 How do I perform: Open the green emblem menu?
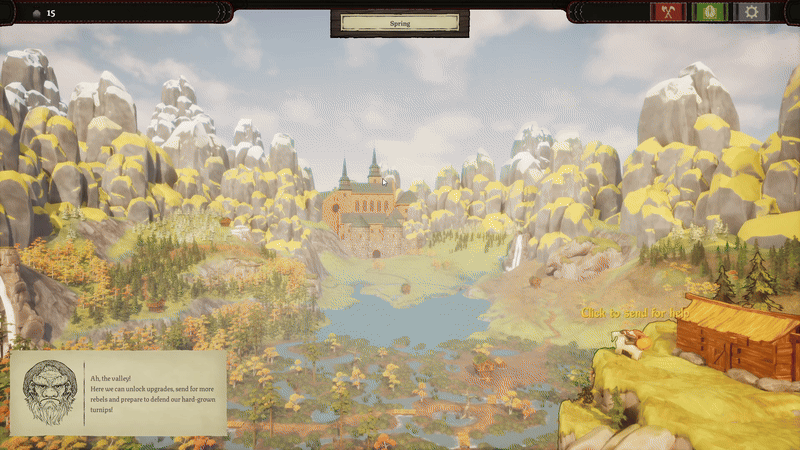click(x=710, y=12)
